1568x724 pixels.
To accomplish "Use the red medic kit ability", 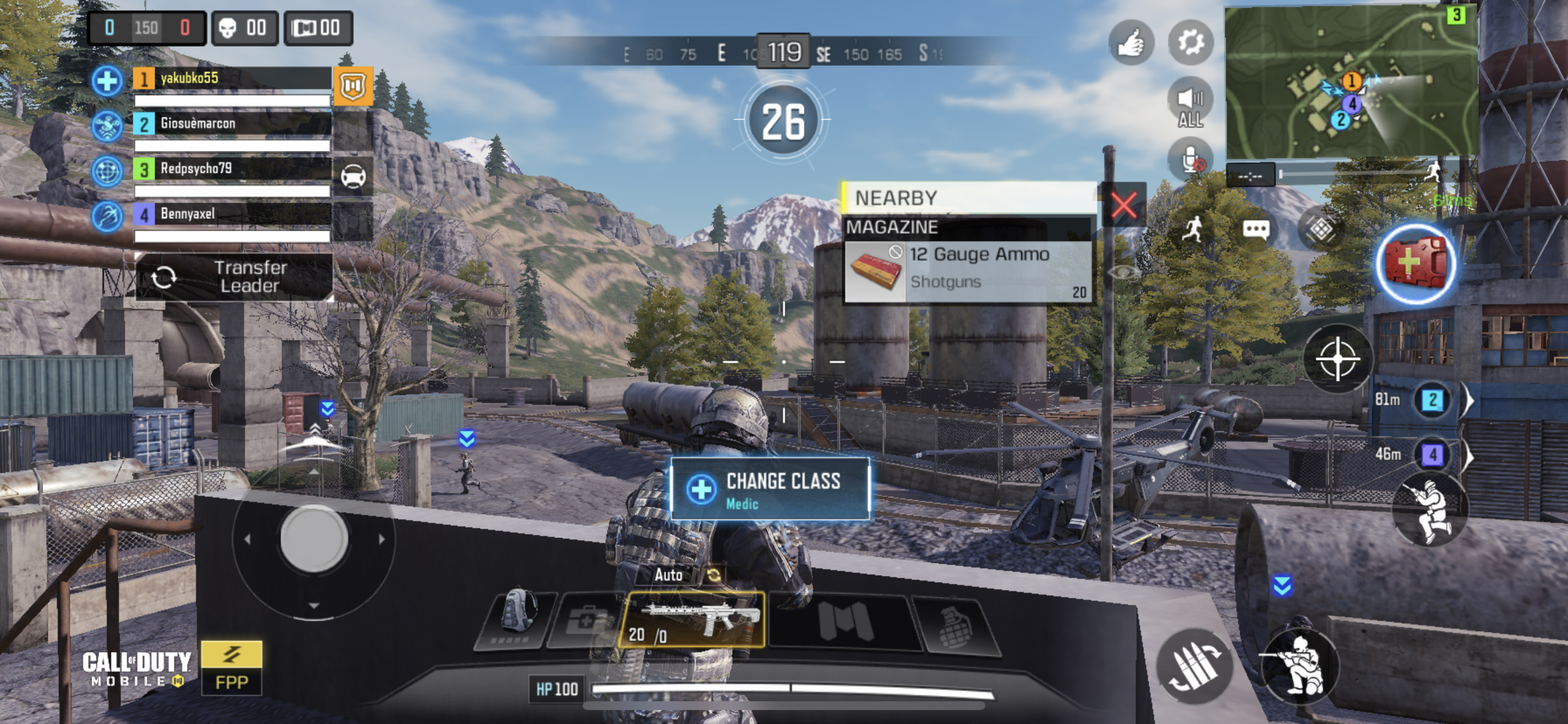I will tap(1416, 264).
